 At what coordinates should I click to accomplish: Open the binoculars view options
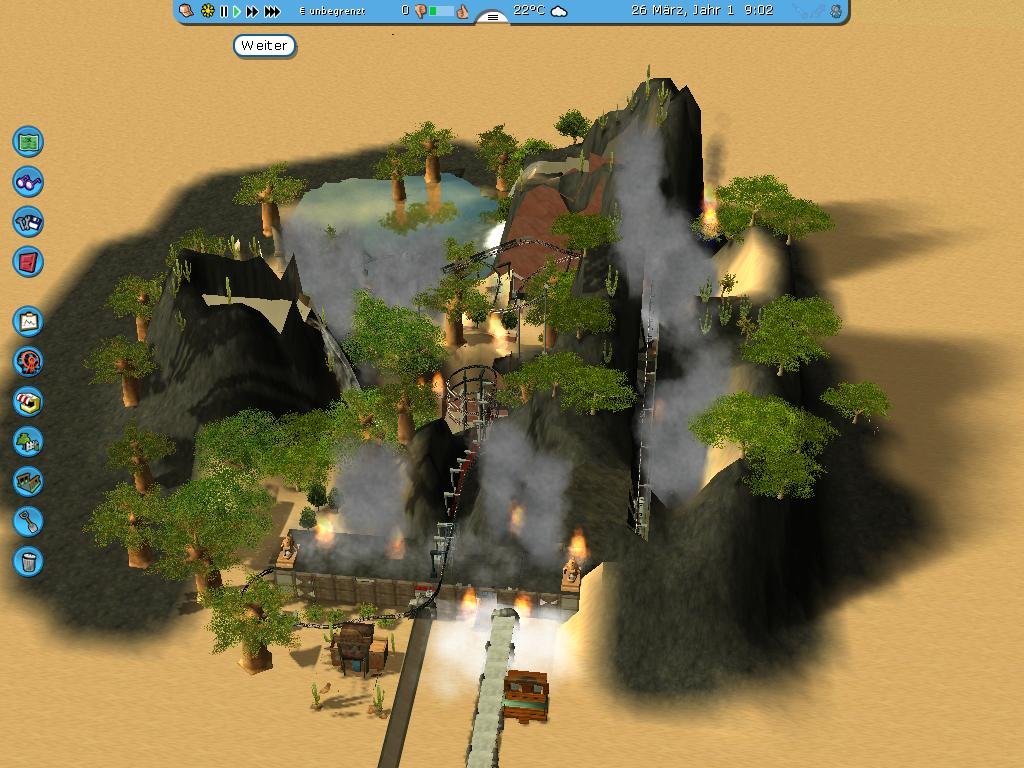click(28, 182)
